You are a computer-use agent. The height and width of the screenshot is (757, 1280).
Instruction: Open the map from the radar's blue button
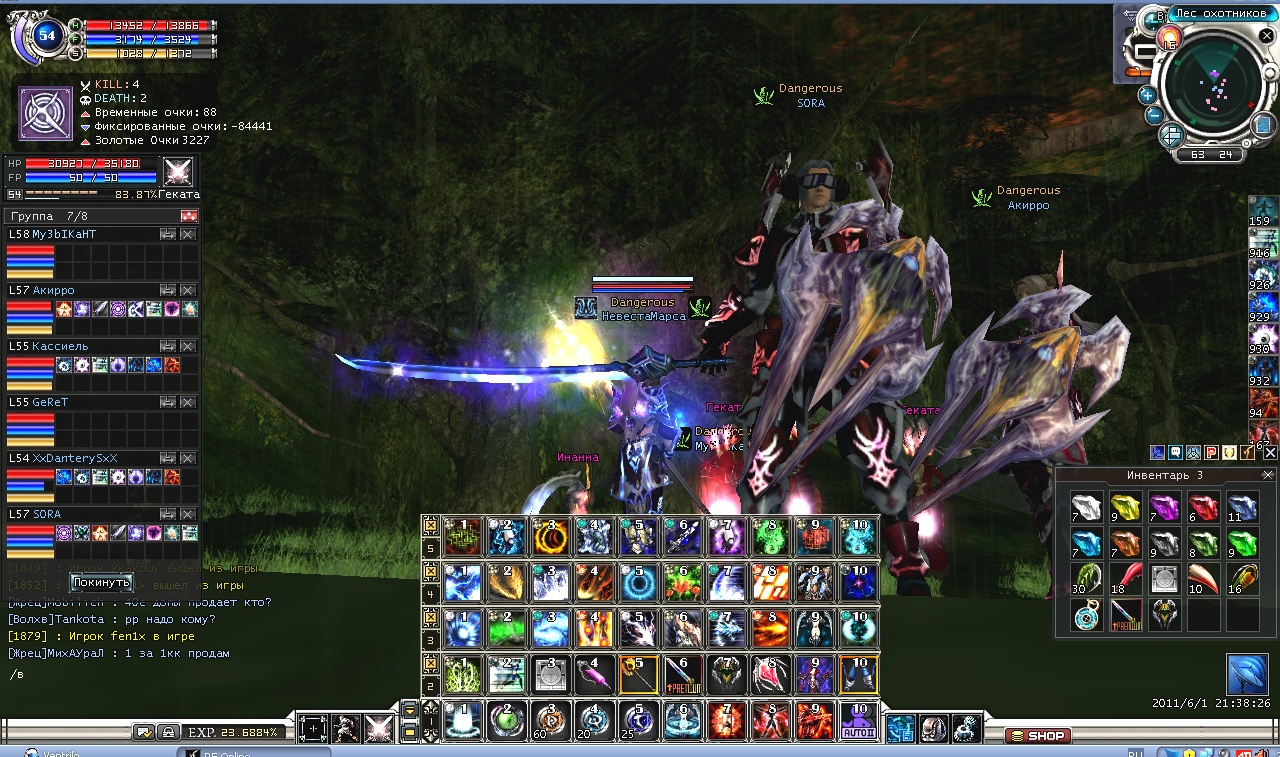coord(1264,124)
